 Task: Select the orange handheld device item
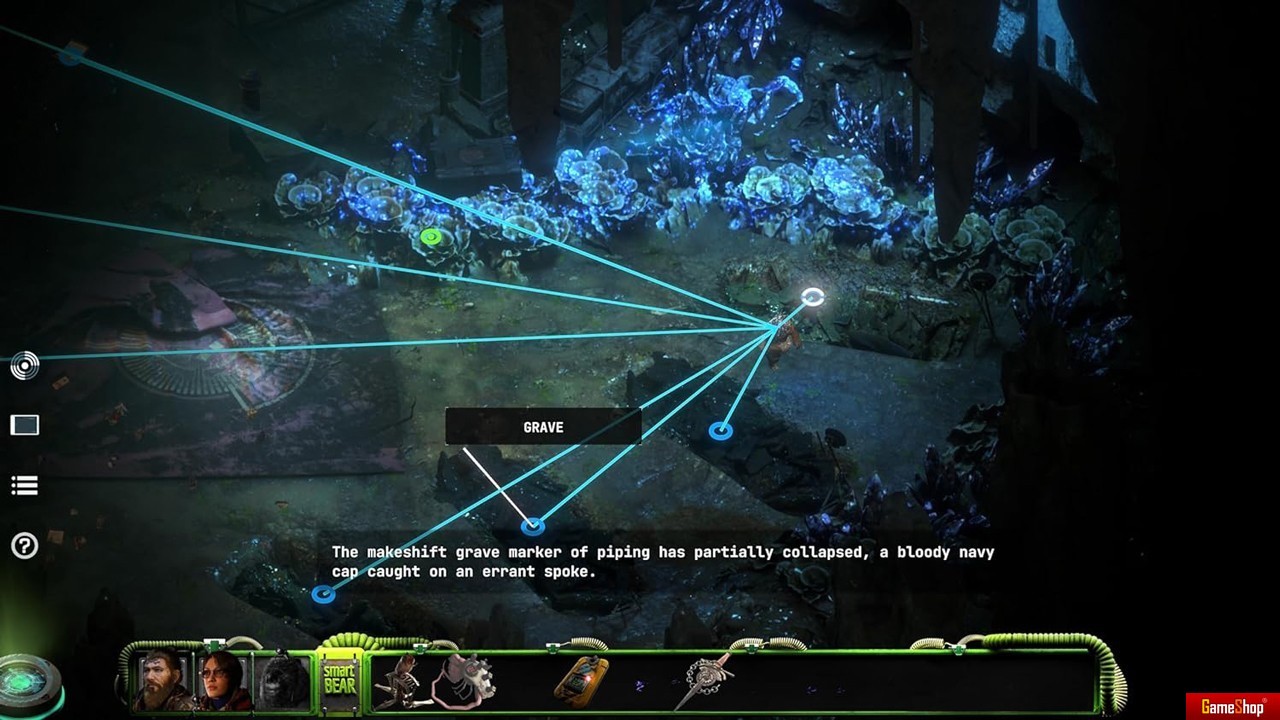point(582,680)
